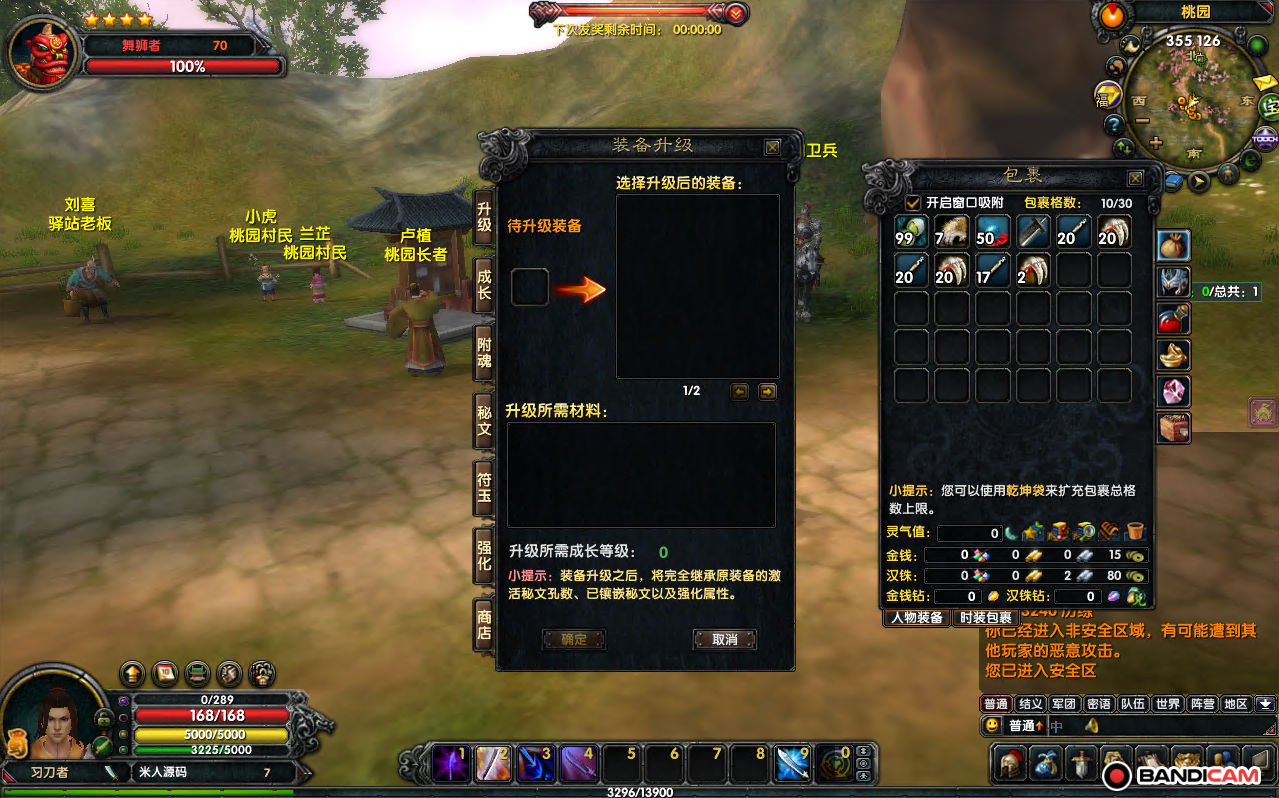Switch chat to the 世界 channel

pyautogui.click(x=1168, y=704)
